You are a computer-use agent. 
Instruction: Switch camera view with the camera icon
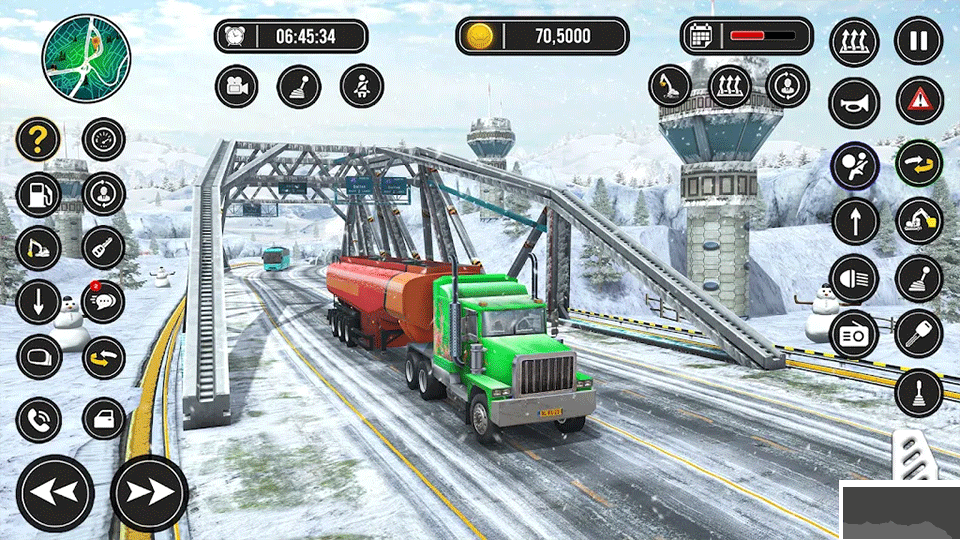point(237,87)
